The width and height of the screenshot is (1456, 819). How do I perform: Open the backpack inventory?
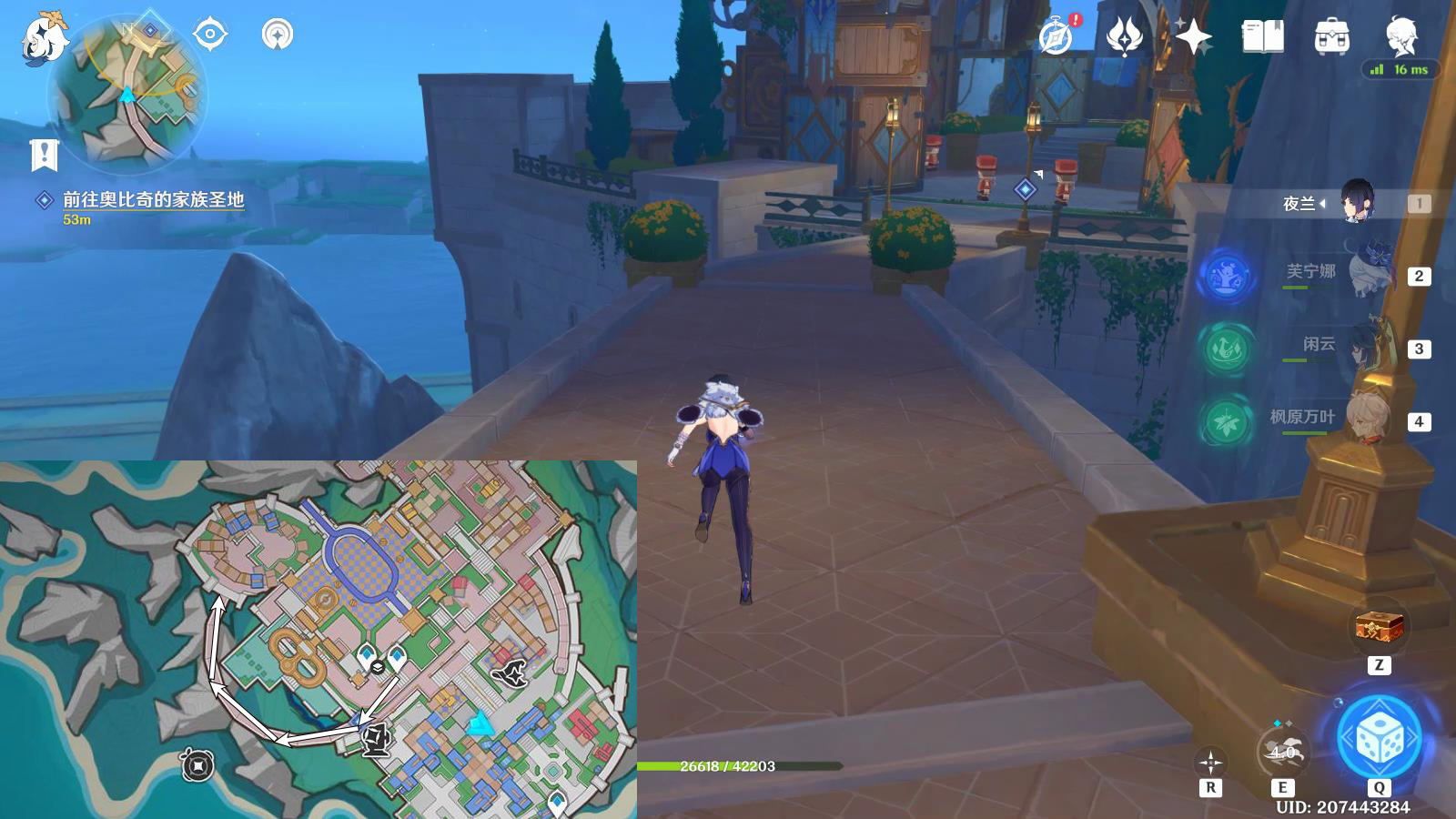click(x=1331, y=37)
